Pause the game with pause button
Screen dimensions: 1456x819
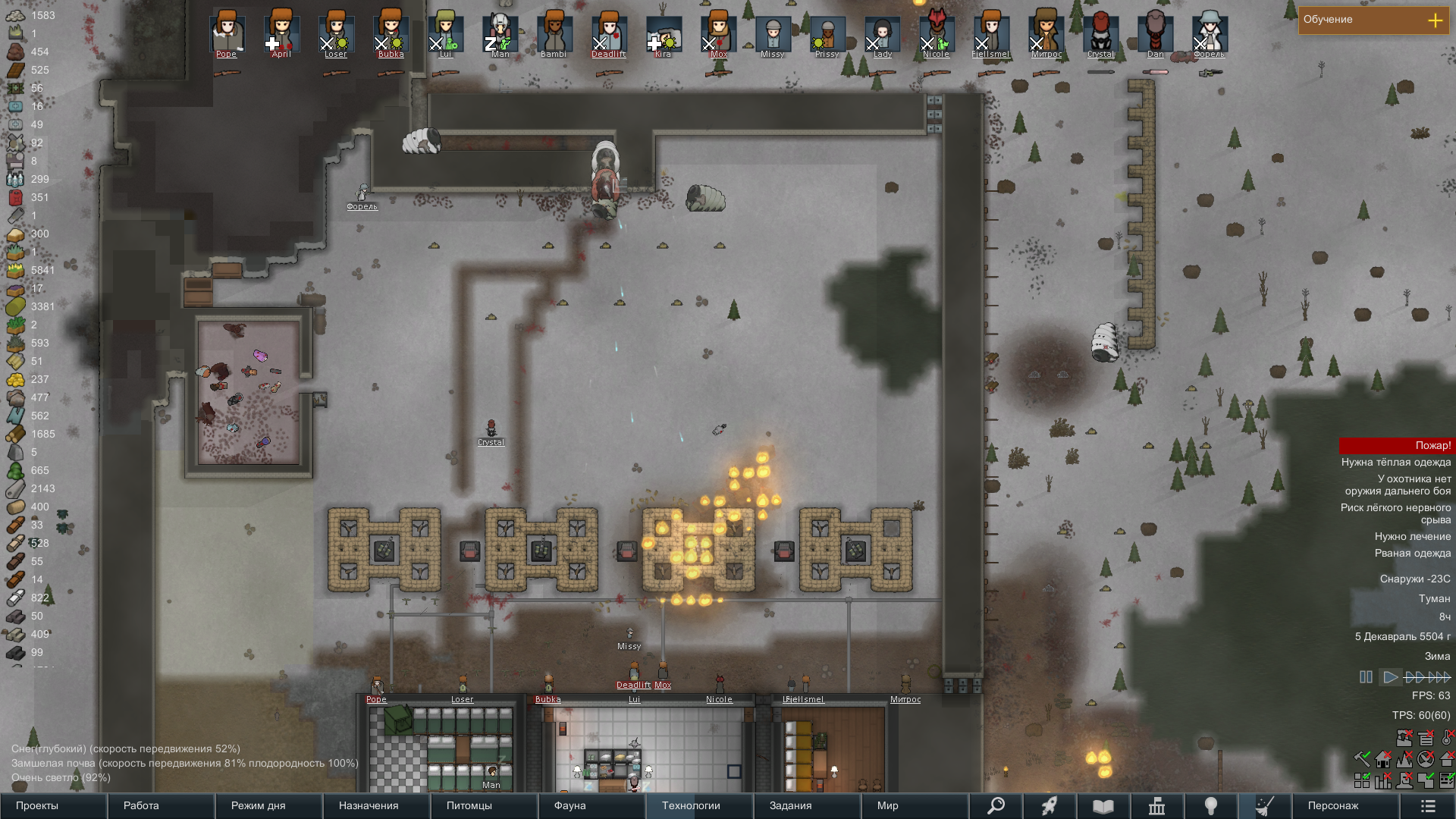click(1366, 677)
